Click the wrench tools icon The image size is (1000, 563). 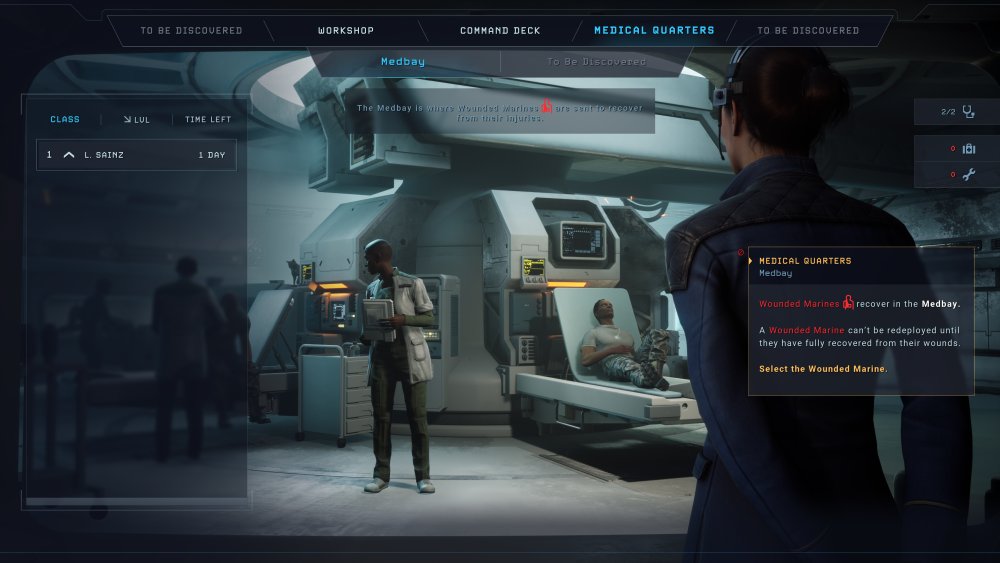(x=967, y=175)
